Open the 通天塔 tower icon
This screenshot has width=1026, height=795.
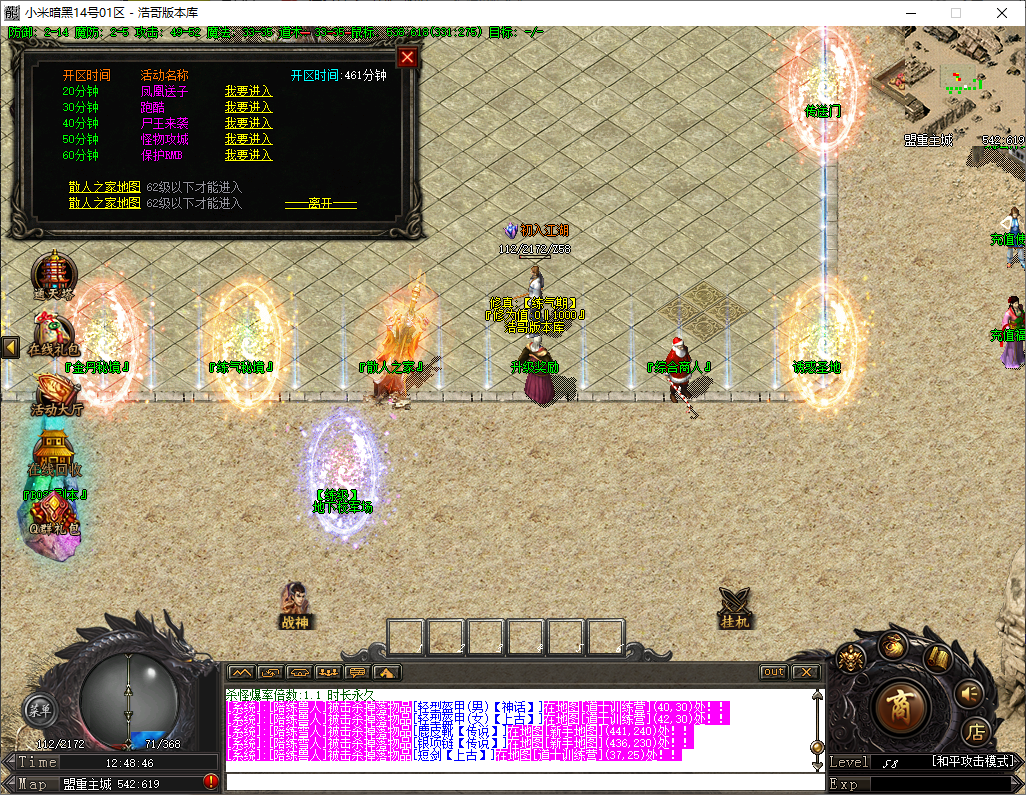click(x=52, y=274)
